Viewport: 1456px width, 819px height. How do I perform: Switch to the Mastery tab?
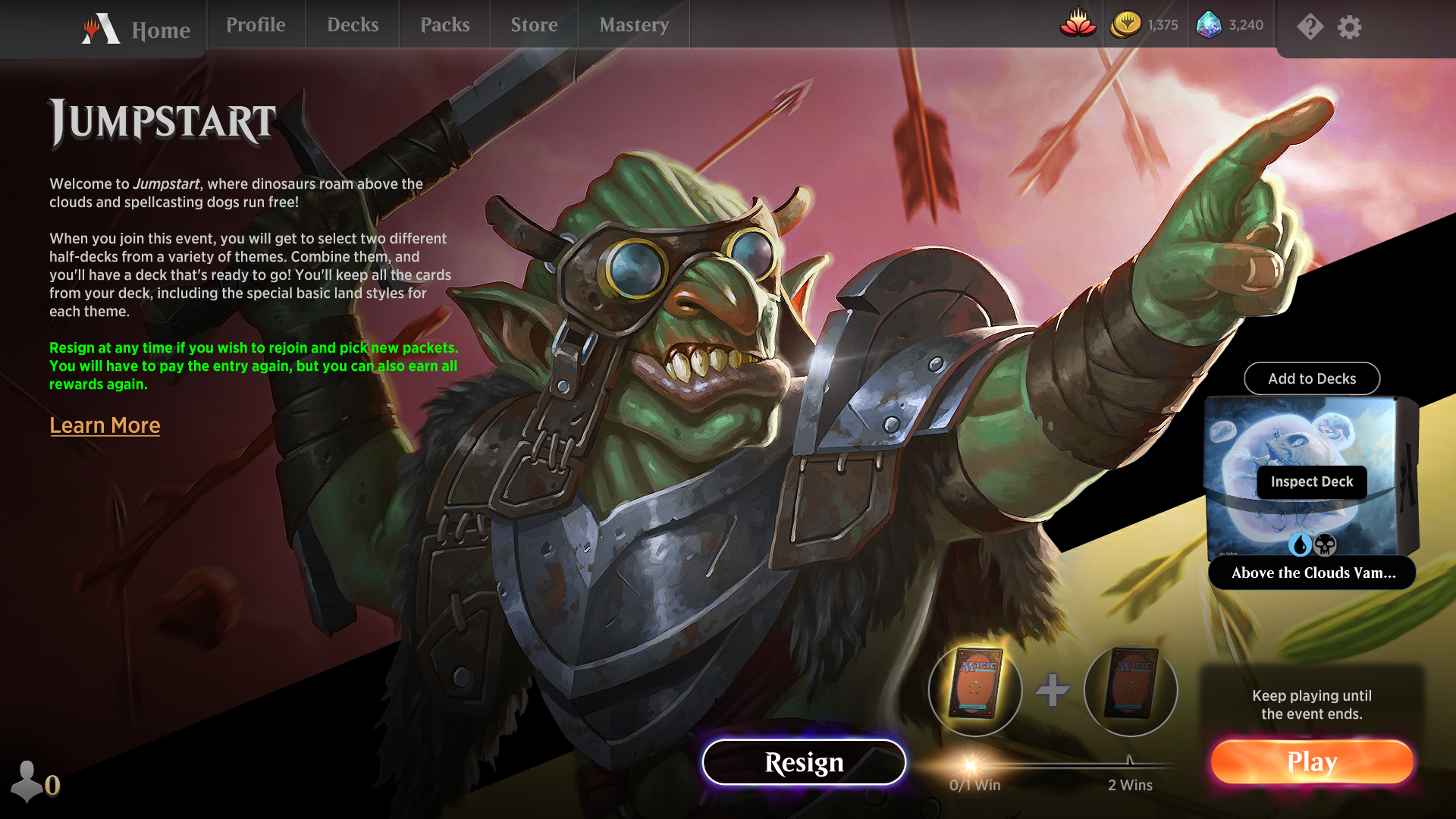coord(634,25)
